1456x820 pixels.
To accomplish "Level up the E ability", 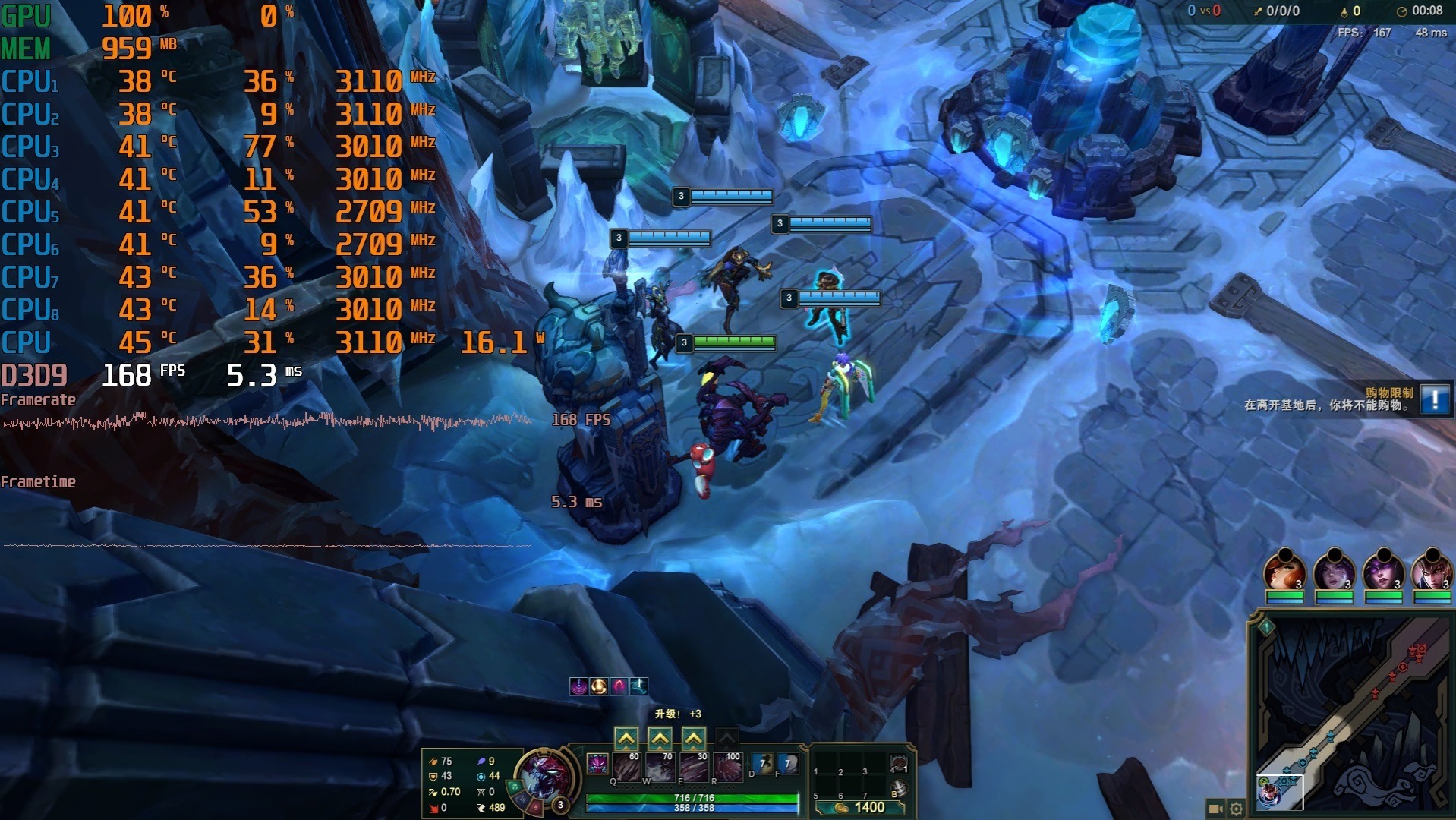I will point(693,738).
